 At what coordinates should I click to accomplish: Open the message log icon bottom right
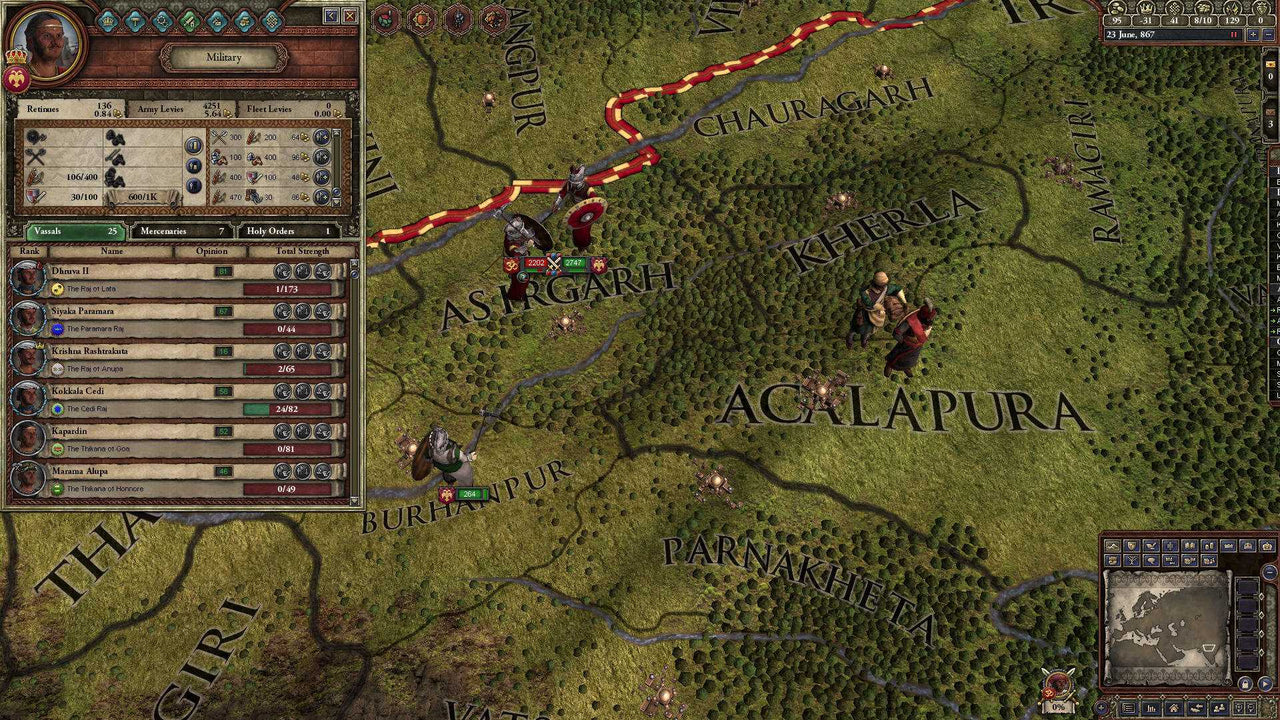click(1128, 707)
